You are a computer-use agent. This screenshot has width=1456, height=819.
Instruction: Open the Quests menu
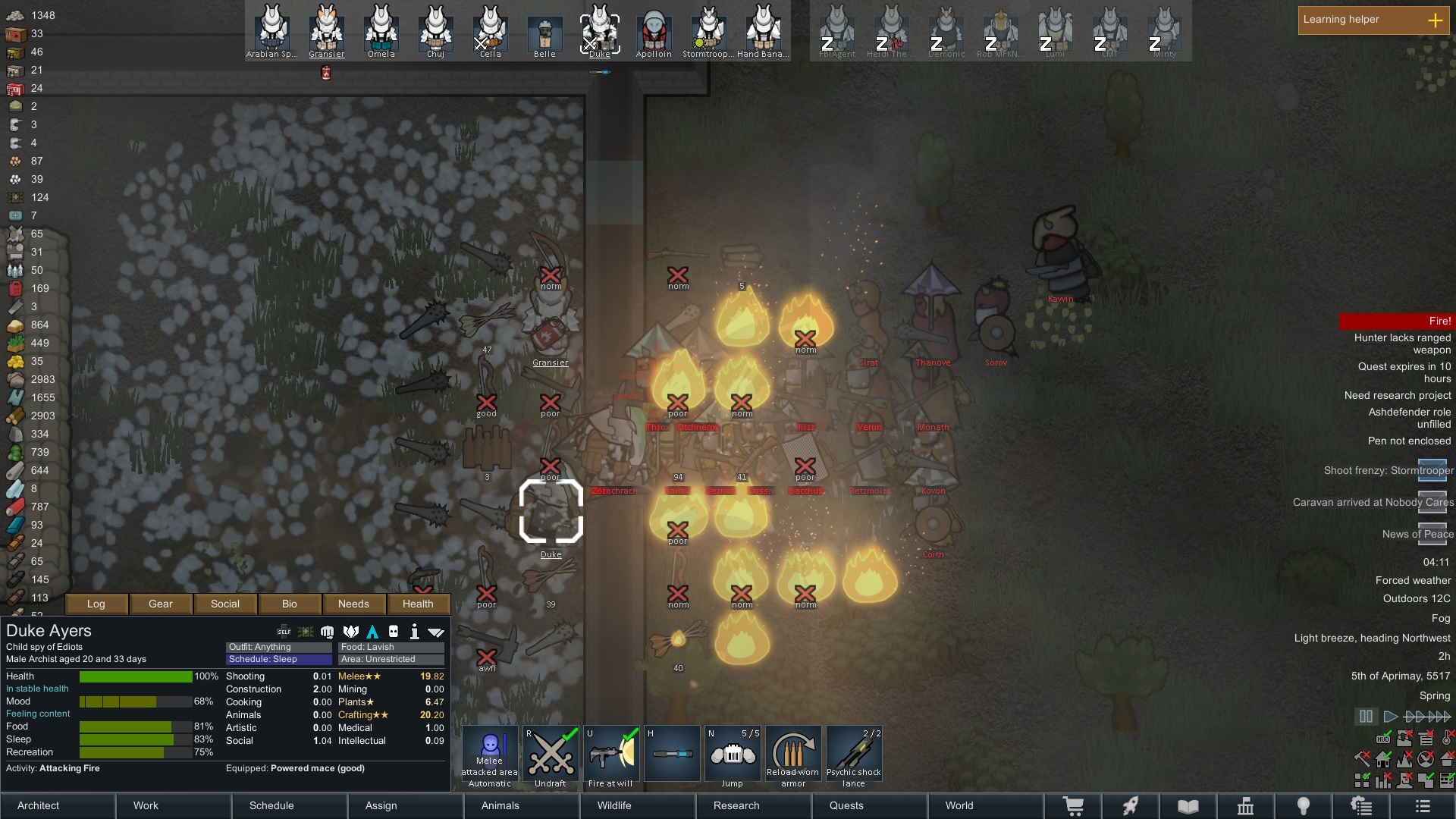tap(869, 805)
